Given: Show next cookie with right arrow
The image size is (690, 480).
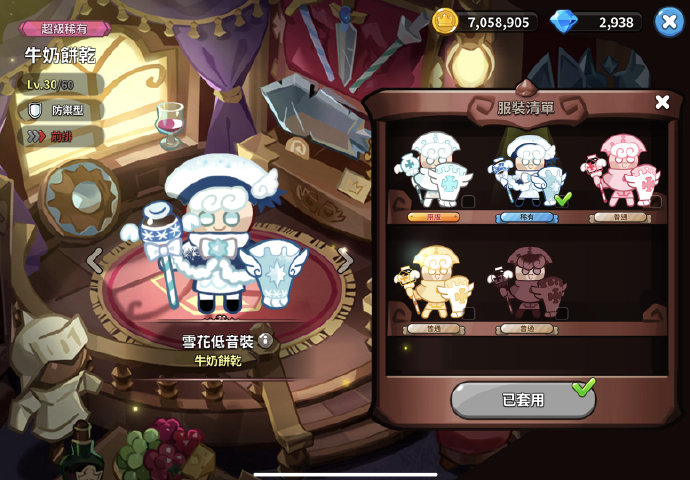Looking at the screenshot, I should 347,260.
